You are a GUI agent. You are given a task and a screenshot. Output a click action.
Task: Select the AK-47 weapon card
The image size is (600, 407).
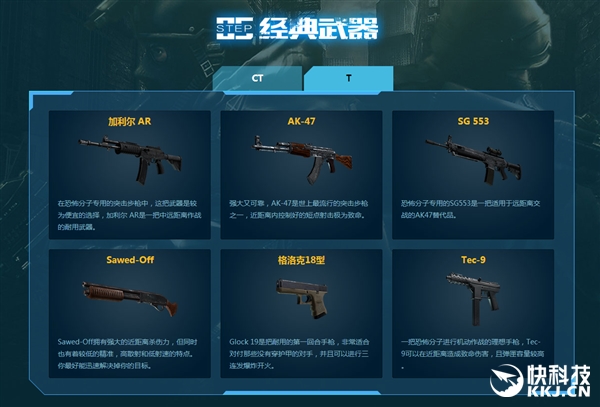[x=301, y=174]
